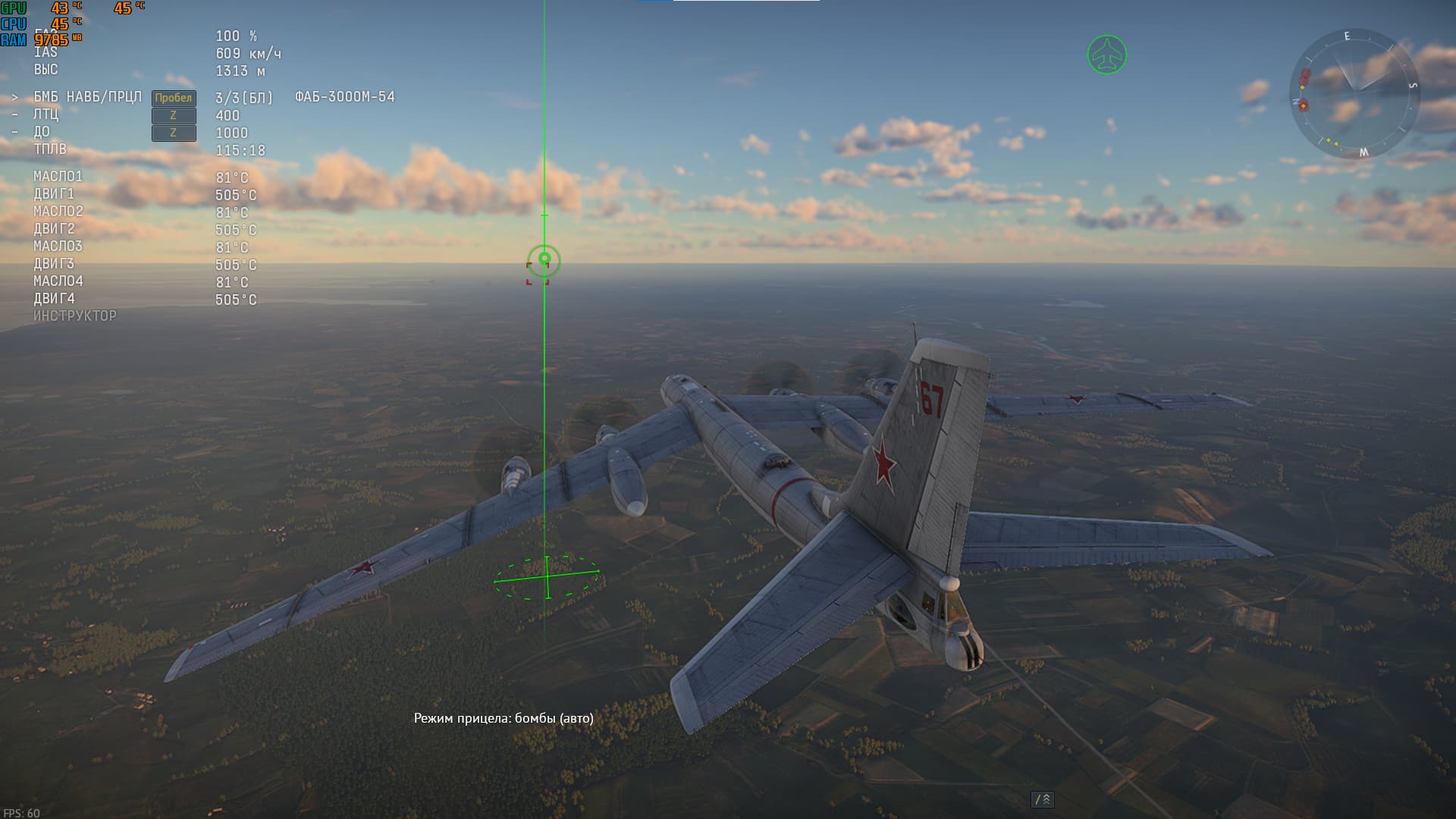Click the circular radar compass minimap

click(x=1354, y=93)
